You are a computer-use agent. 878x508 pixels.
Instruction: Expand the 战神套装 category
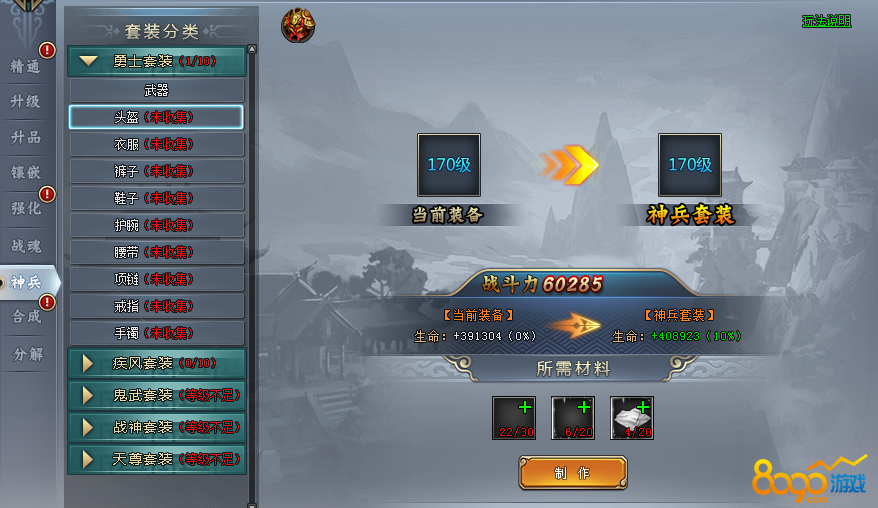156,427
